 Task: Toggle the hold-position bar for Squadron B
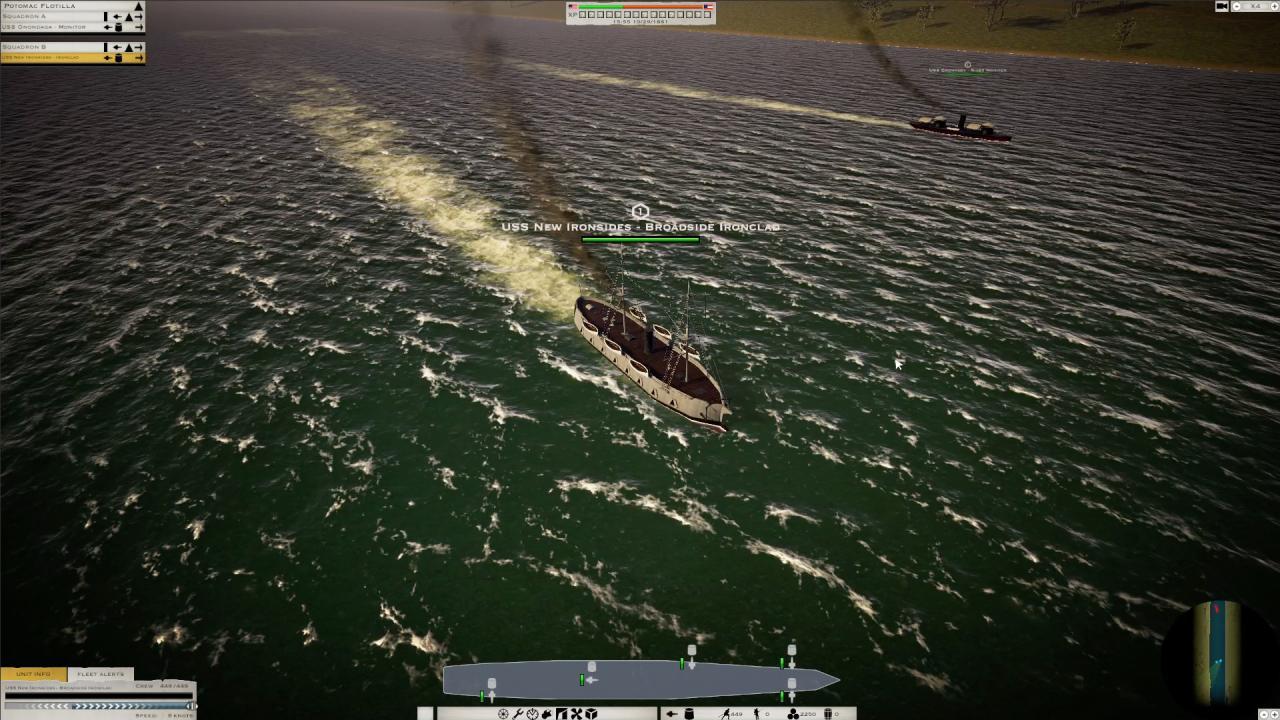coord(105,46)
